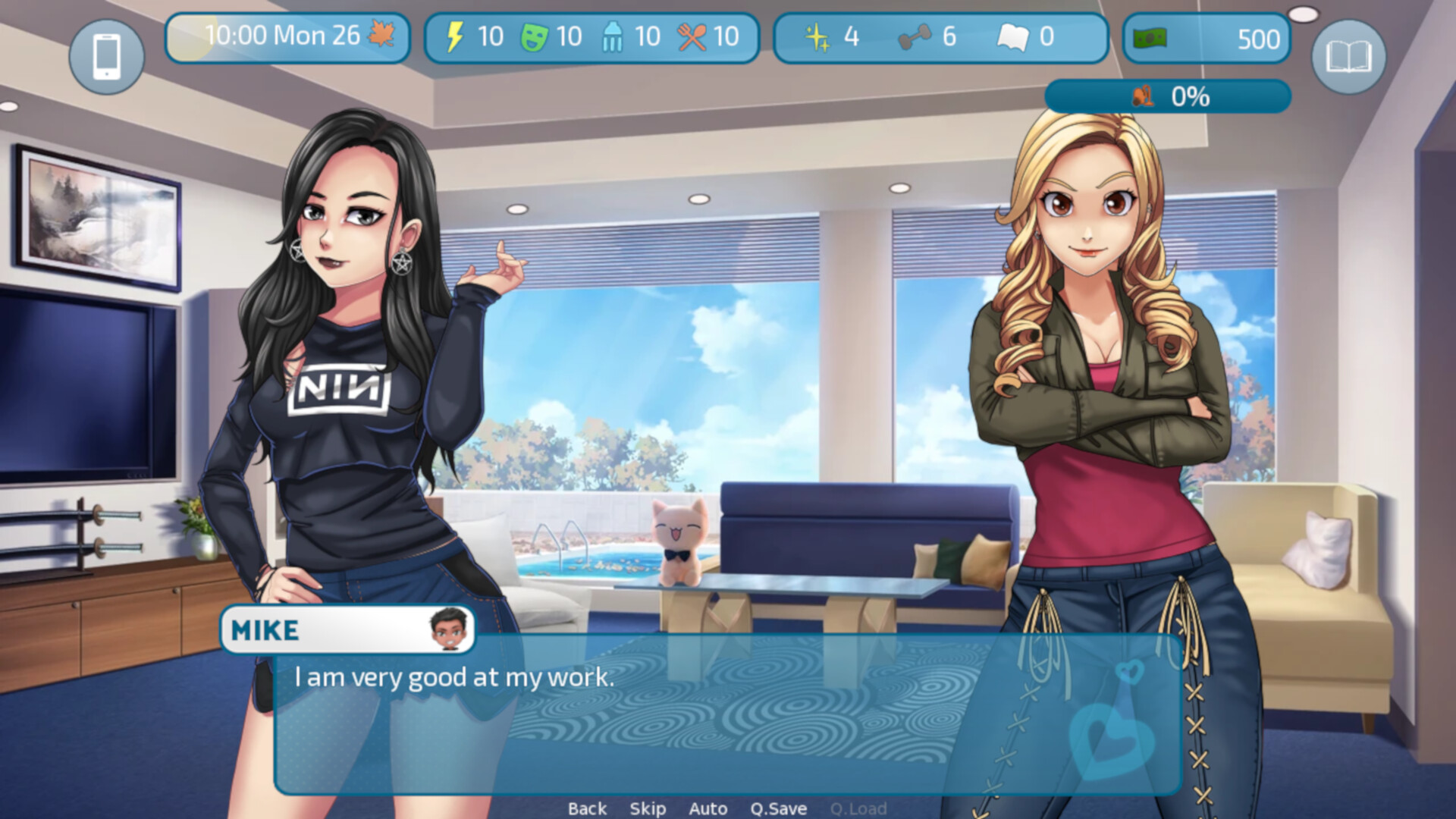Click the fitness dumbbell icon

(x=915, y=37)
